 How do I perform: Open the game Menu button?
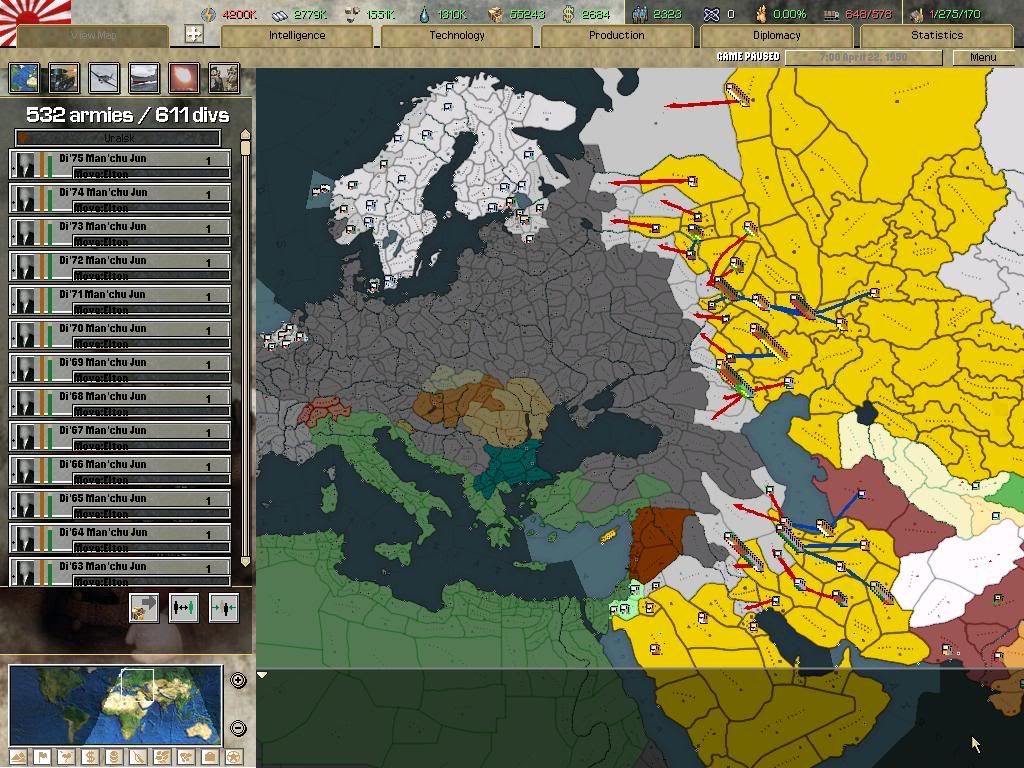click(x=983, y=57)
